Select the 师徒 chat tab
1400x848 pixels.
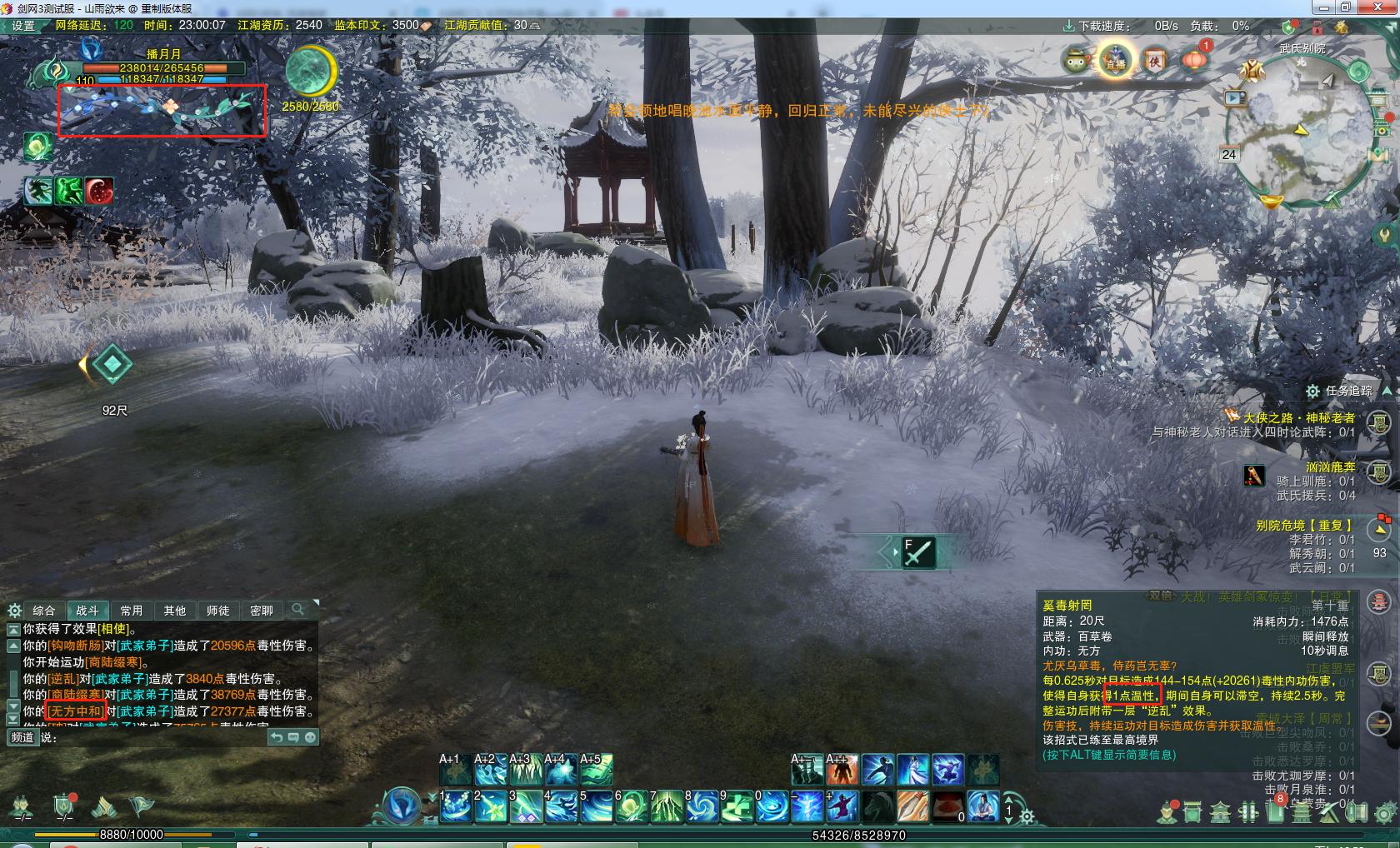click(x=217, y=611)
